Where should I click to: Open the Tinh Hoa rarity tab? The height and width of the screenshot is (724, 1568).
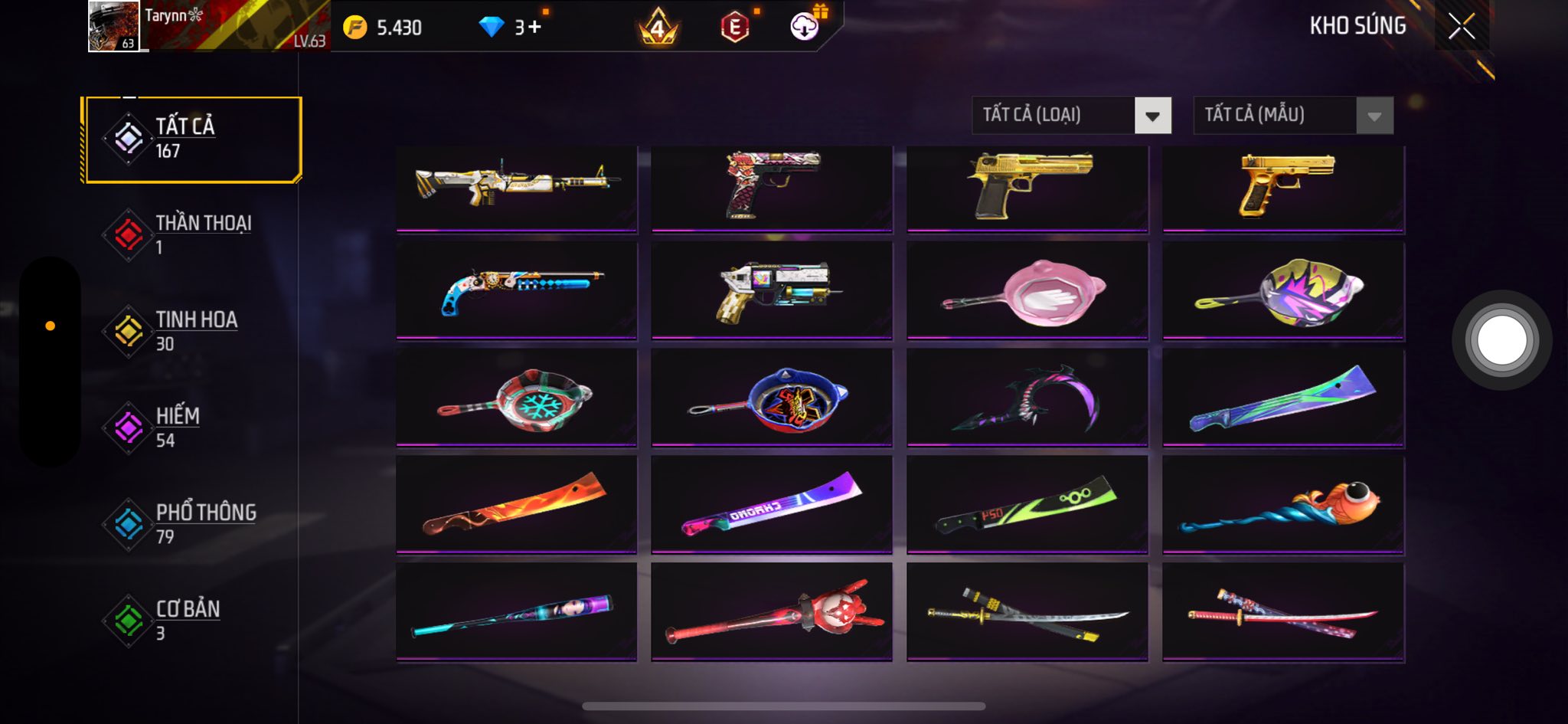click(191, 331)
